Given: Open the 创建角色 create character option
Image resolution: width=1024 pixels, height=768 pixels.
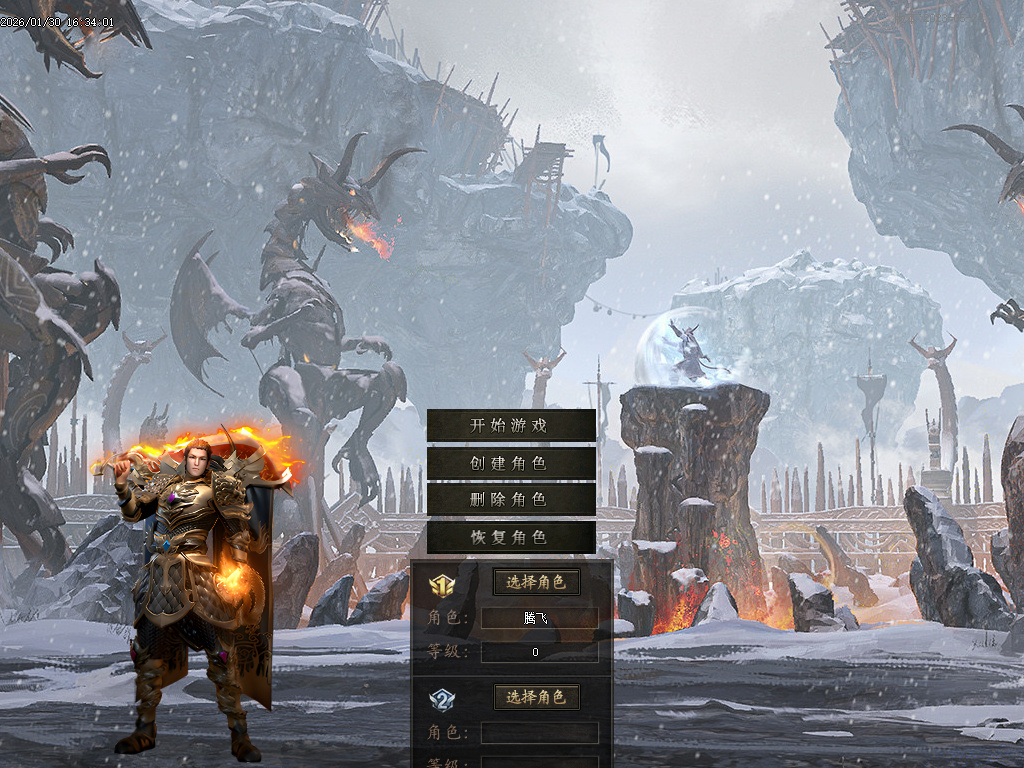Looking at the screenshot, I should 510,463.
